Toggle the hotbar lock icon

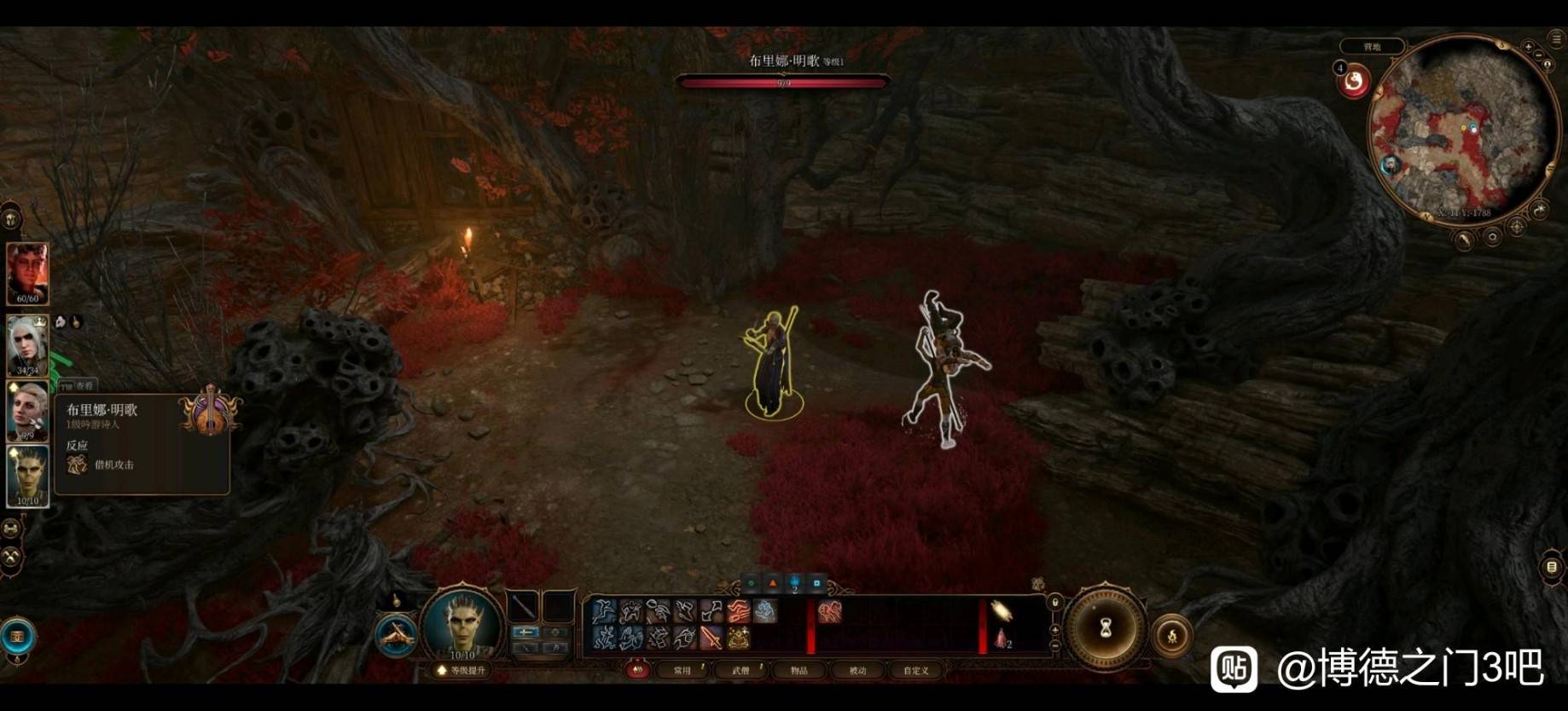1055,602
